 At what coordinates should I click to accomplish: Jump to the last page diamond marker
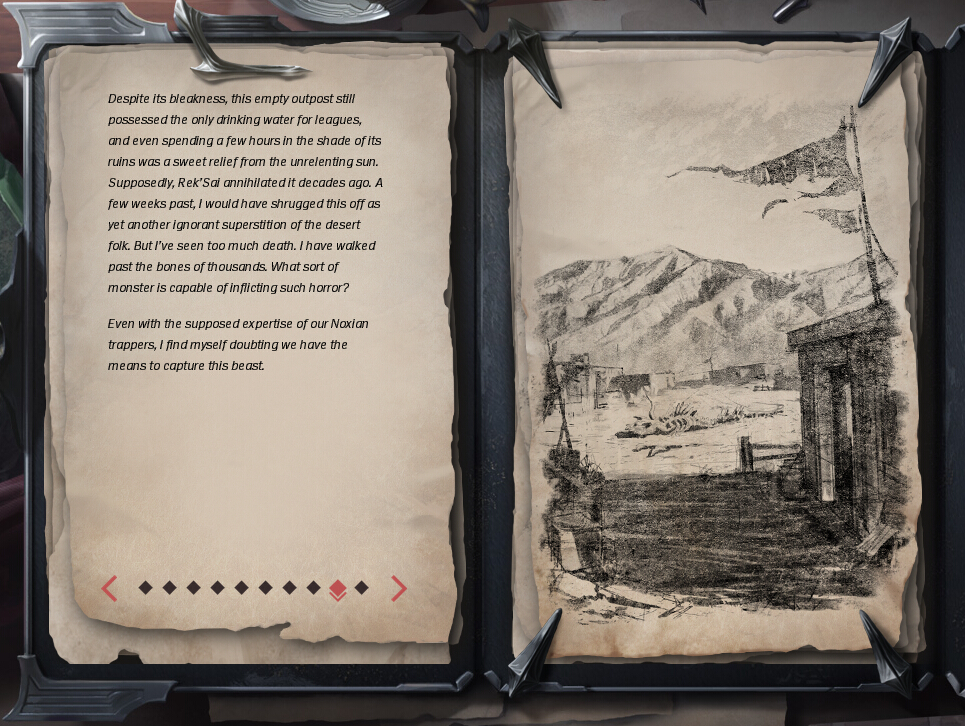pyautogui.click(x=362, y=588)
